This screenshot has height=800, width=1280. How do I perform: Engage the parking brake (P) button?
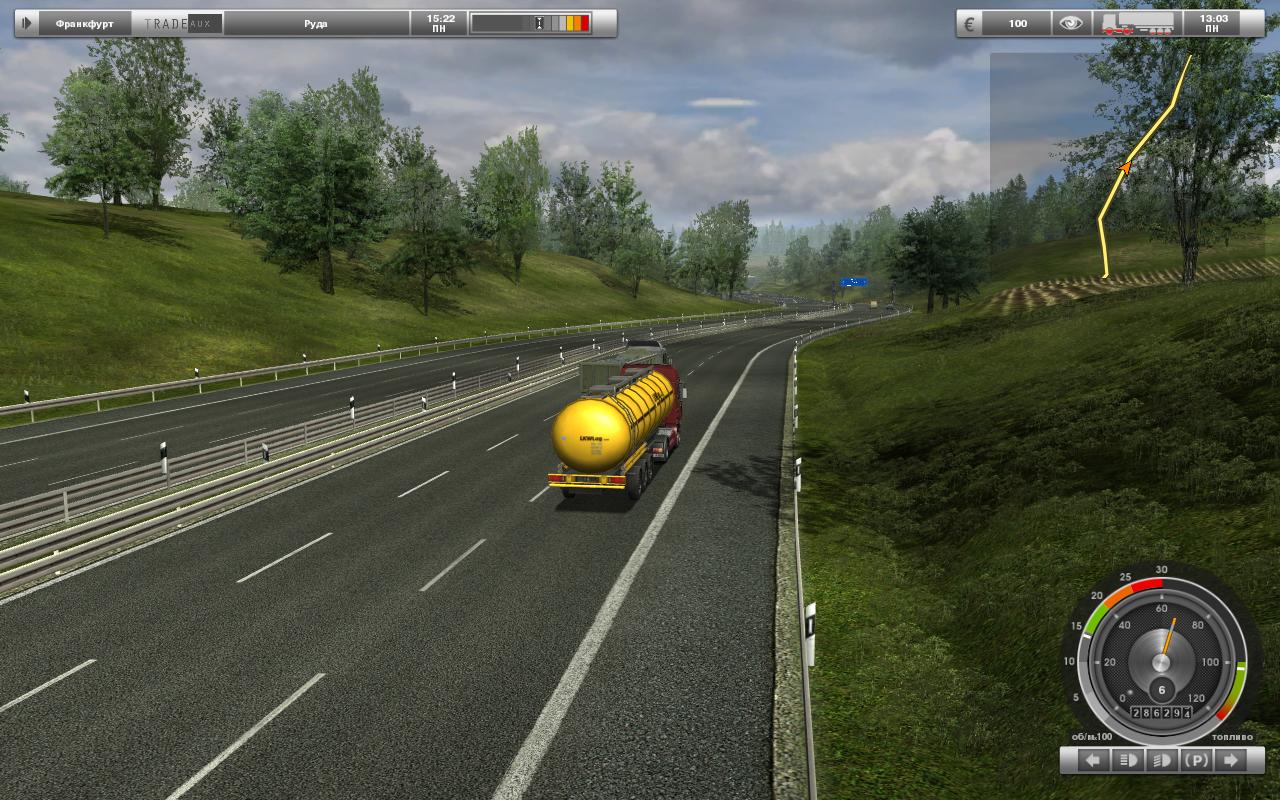[x=1196, y=760]
